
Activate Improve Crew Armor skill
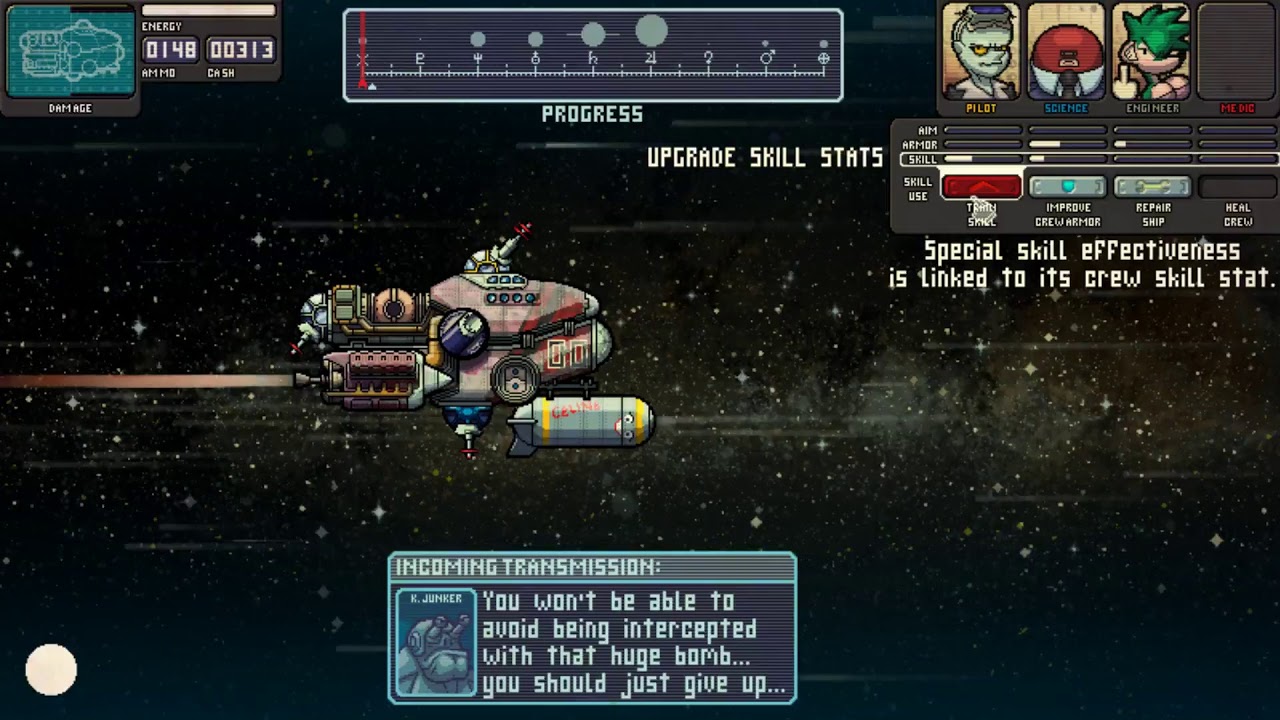(x=1067, y=187)
